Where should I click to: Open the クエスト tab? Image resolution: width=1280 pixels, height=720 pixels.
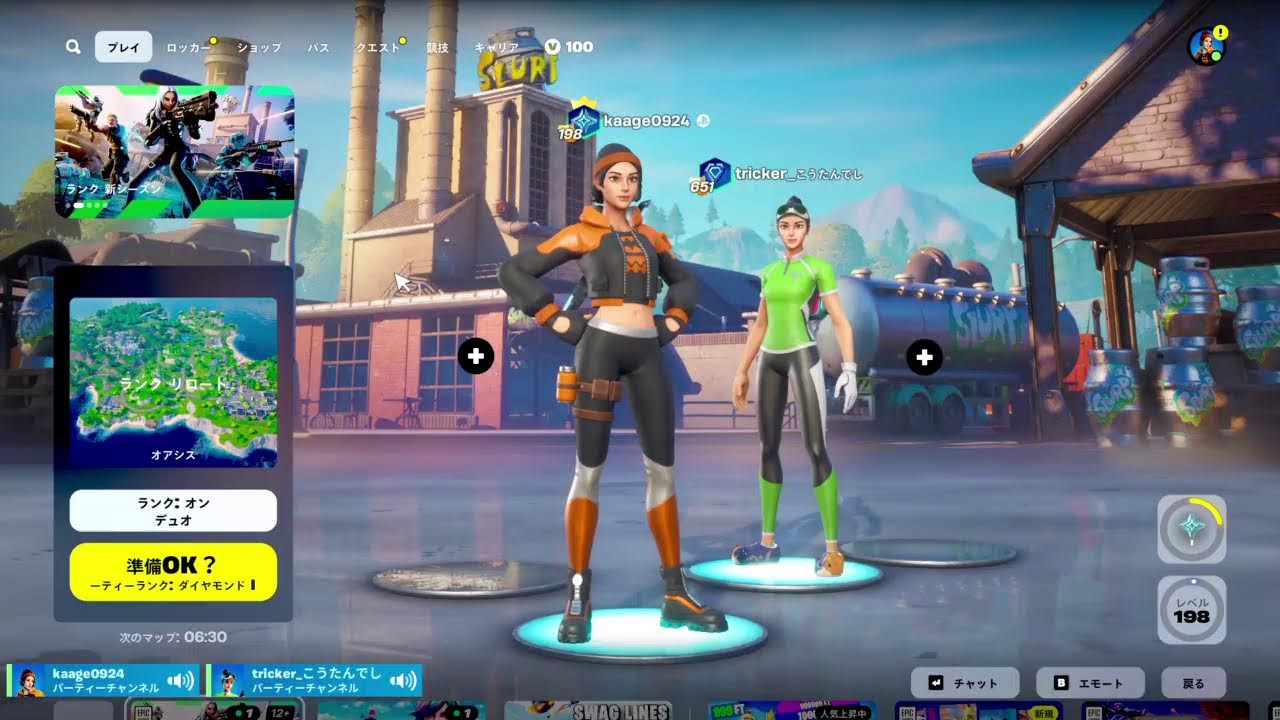coord(378,47)
